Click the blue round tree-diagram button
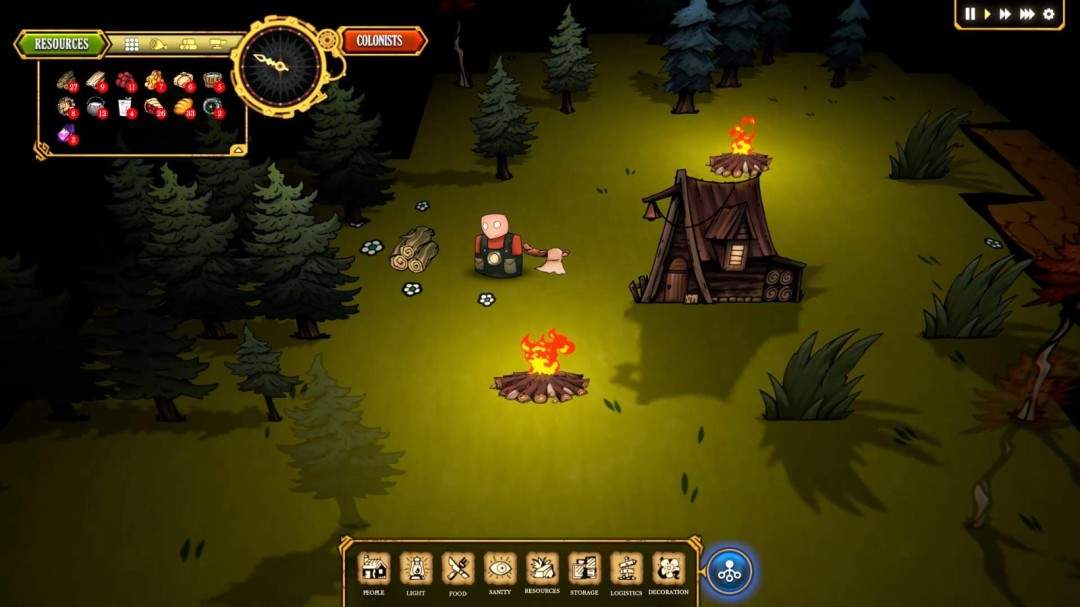The height and width of the screenshot is (607, 1080). 729,573
